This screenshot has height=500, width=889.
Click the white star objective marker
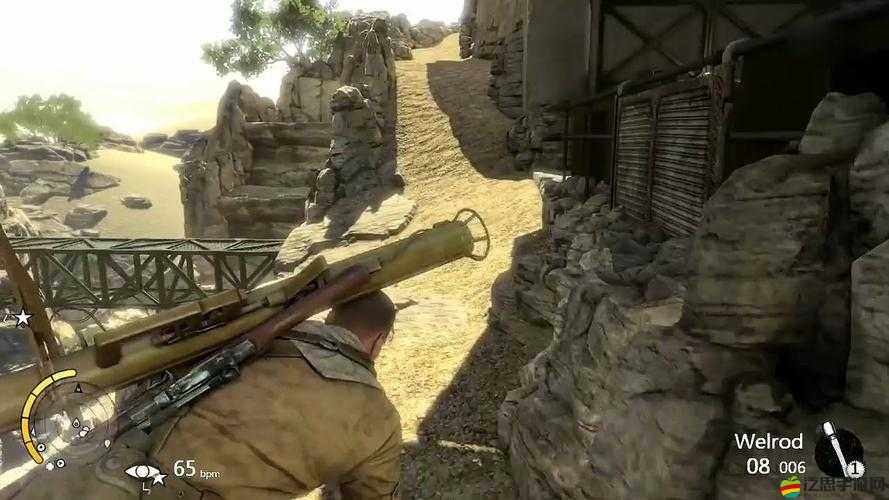click(21, 318)
